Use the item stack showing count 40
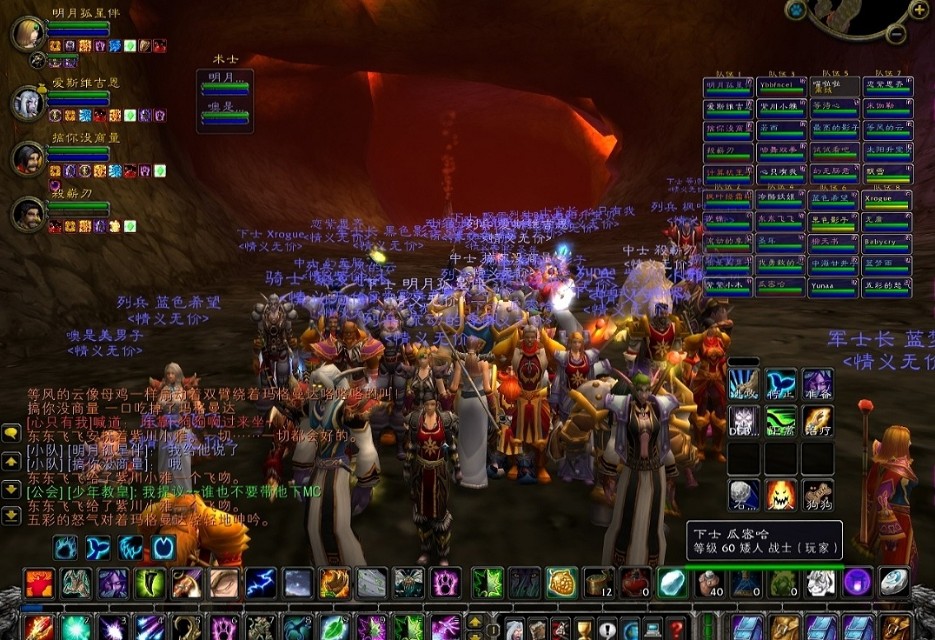This screenshot has width=935, height=640. point(709,583)
